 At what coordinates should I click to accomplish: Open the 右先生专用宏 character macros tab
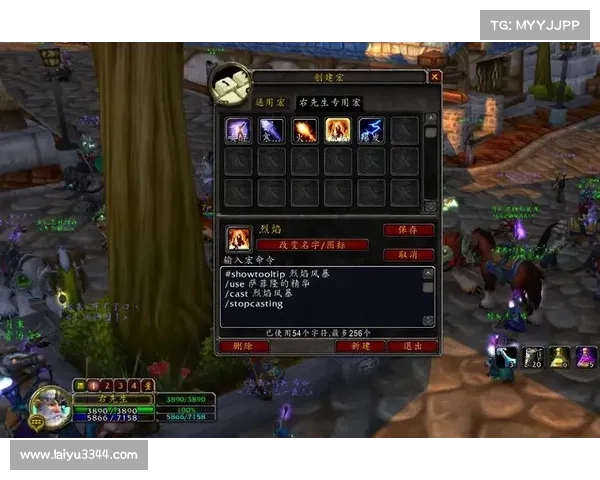point(330,102)
